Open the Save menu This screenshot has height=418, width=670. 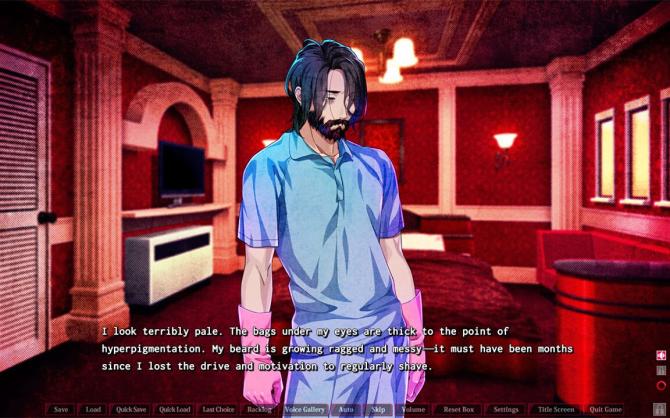point(61,409)
